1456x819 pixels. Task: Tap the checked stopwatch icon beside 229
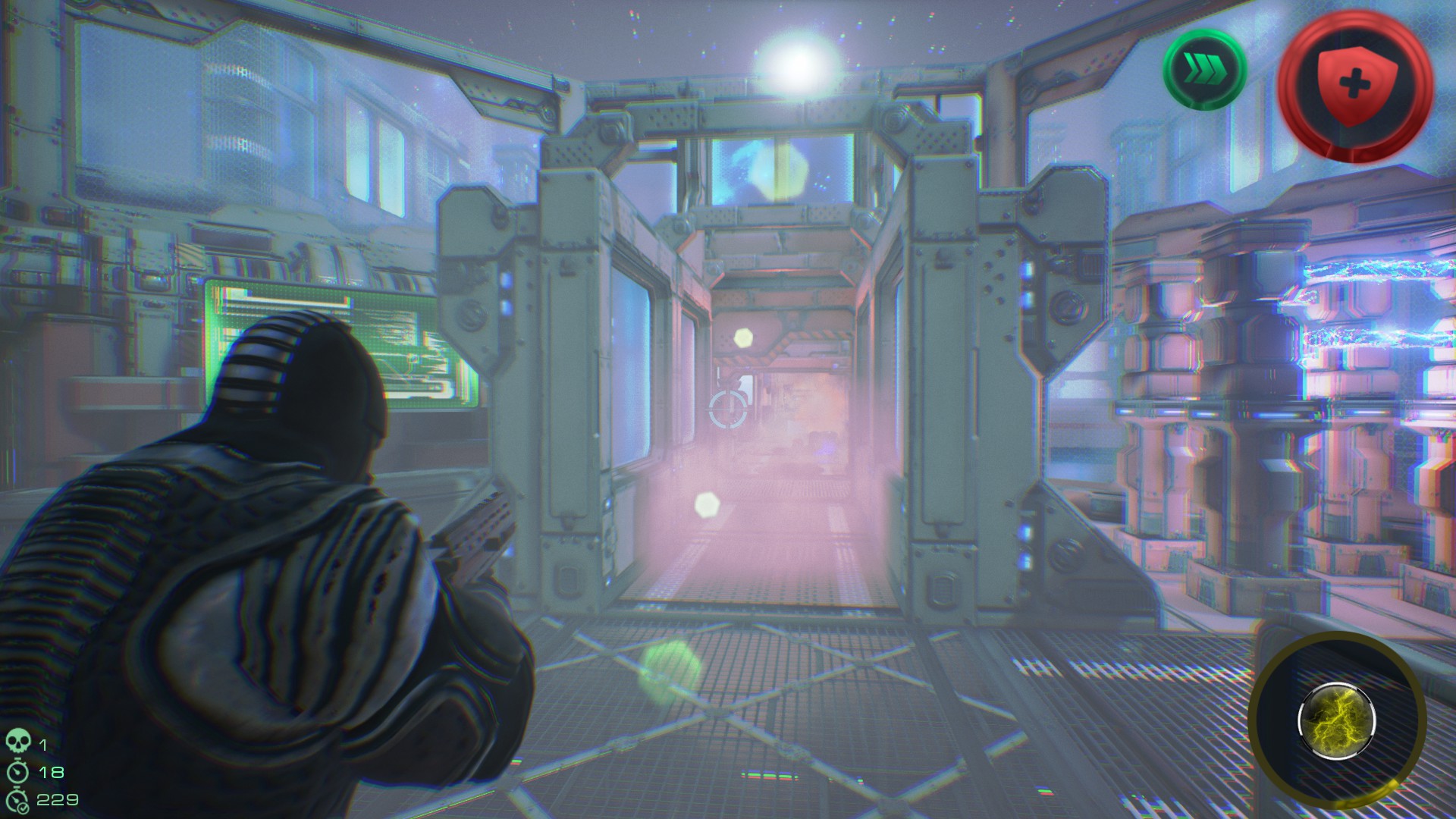pyautogui.click(x=19, y=800)
